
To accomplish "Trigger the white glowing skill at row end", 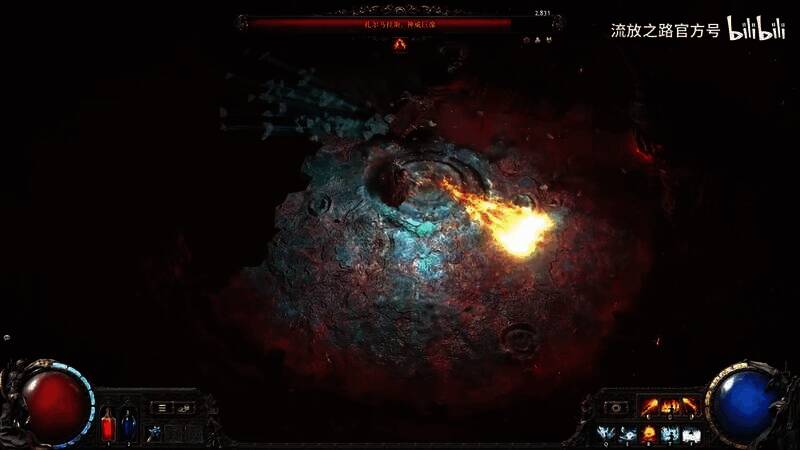I will (691, 433).
